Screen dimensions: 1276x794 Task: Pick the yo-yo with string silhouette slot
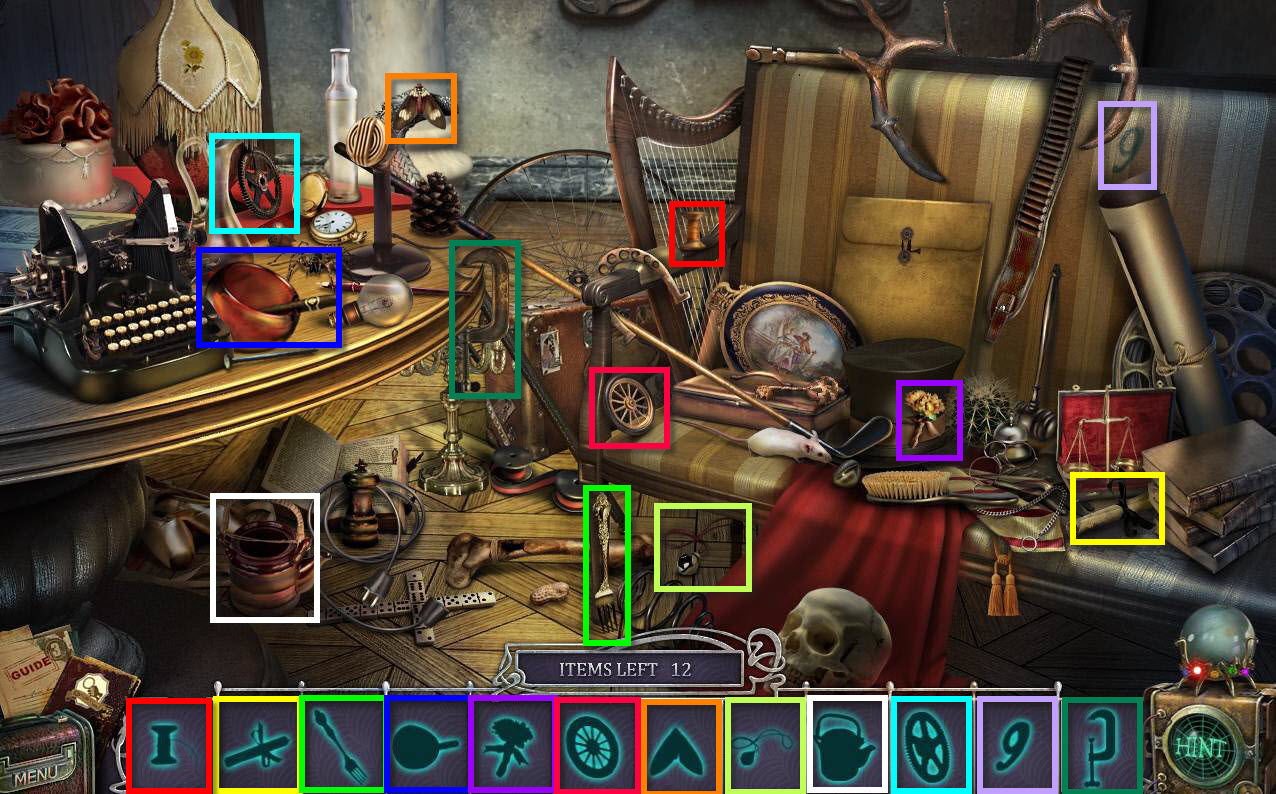pos(765,745)
